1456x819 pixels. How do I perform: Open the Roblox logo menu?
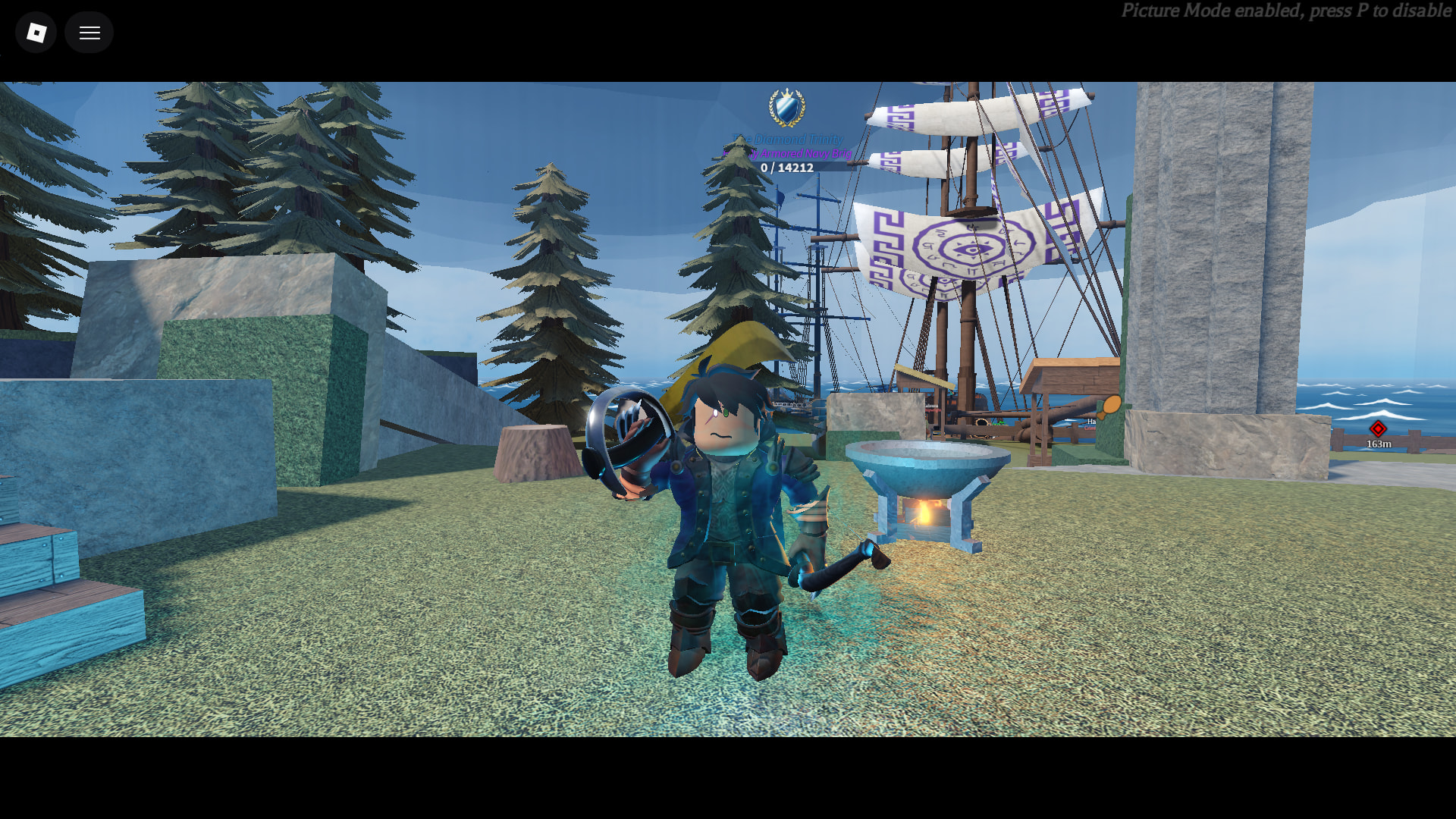click(x=36, y=33)
